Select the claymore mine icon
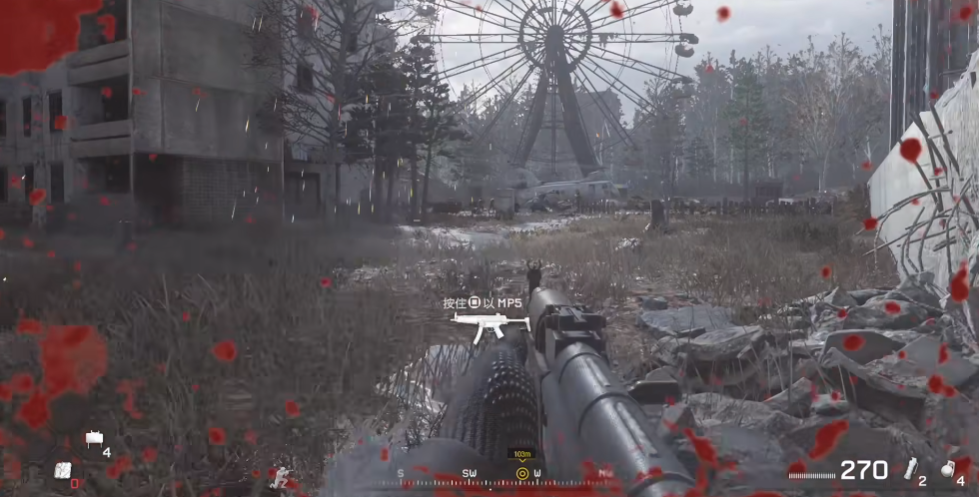979x497 pixels. (x=95, y=437)
